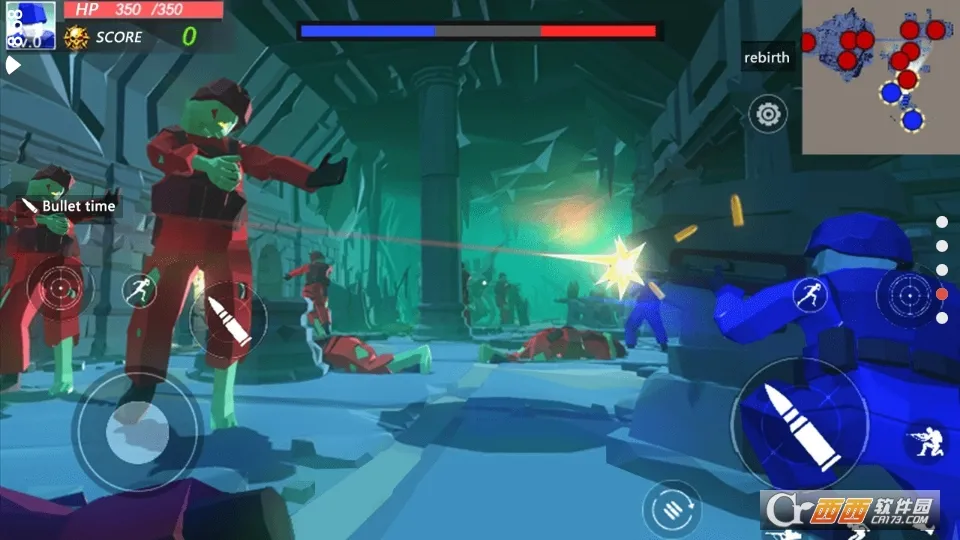The height and width of the screenshot is (540, 960).
Task: Select the kneeling soldier crouch icon
Action: 926,442
